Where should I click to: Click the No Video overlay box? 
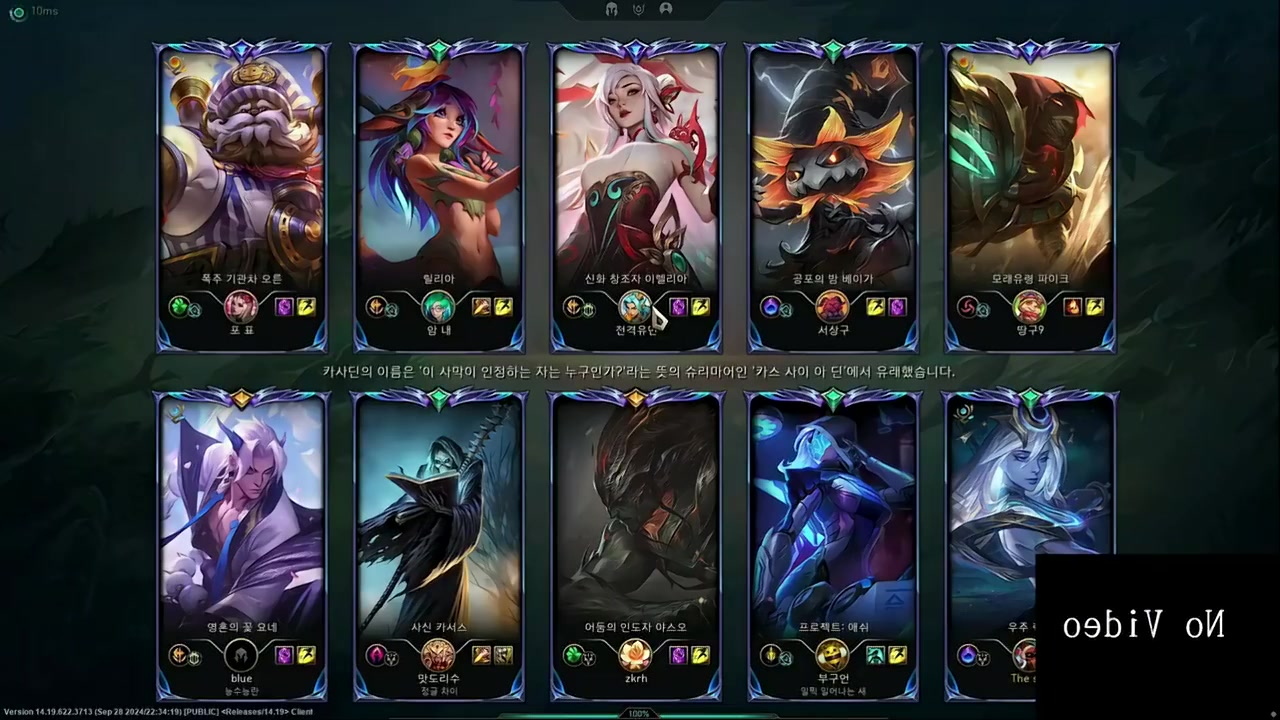click(1157, 627)
